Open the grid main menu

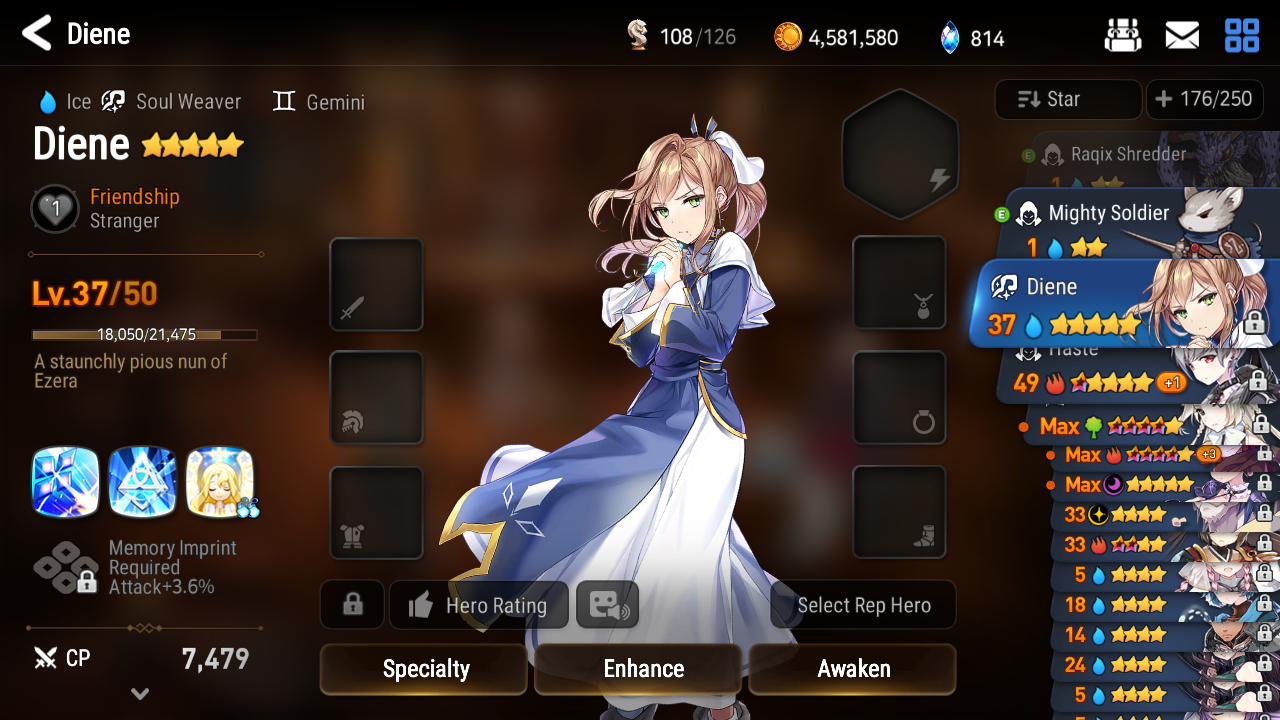tap(1242, 36)
